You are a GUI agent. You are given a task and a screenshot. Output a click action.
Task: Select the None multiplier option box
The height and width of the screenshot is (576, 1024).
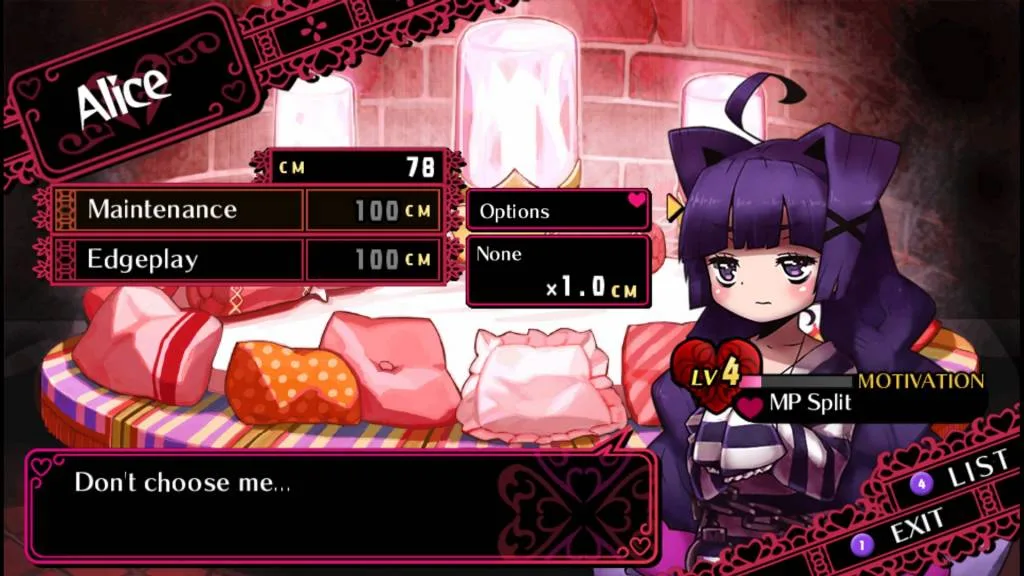558,270
